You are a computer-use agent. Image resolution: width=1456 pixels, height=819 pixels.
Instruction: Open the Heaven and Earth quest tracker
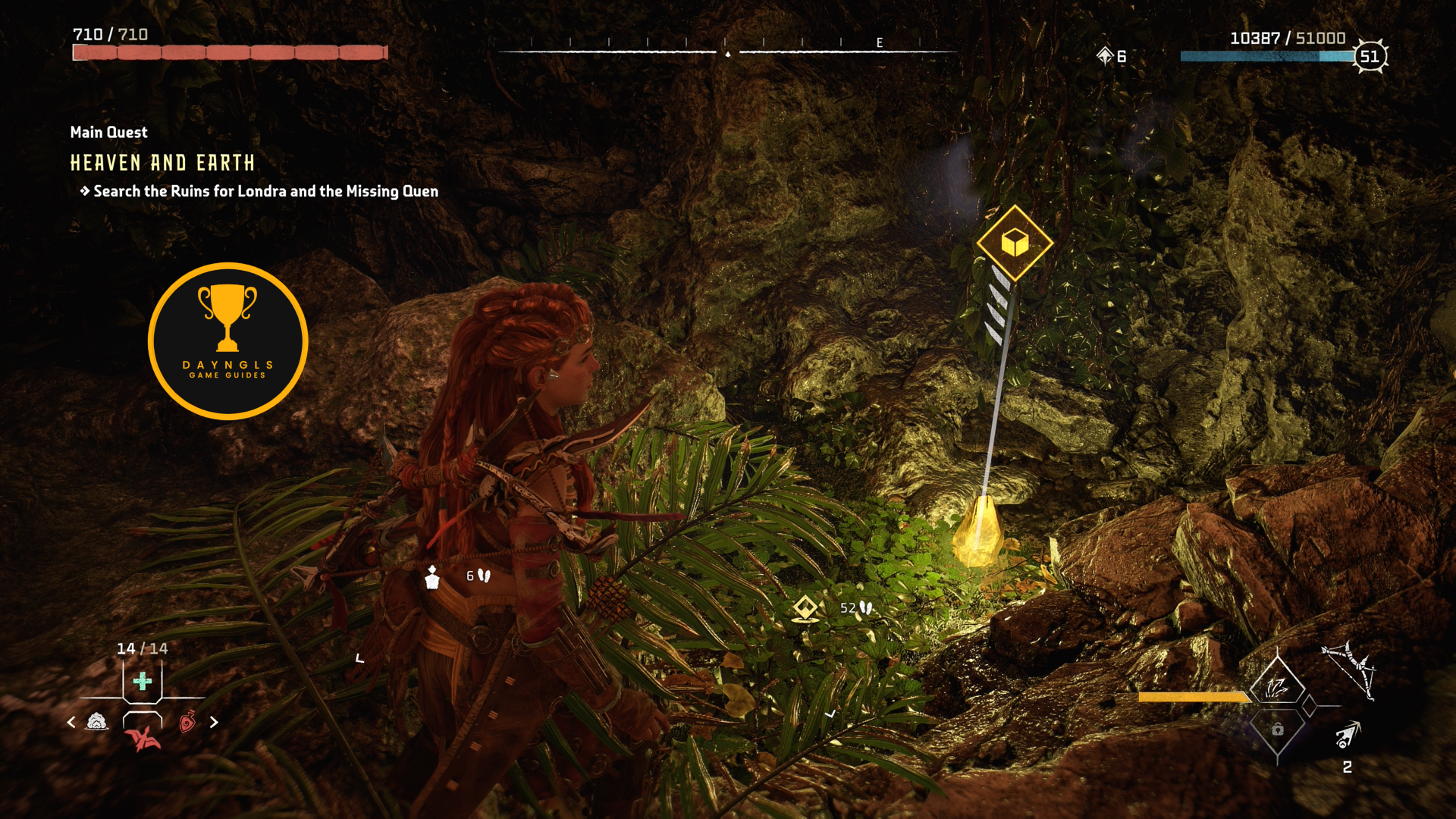click(x=162, y=163)
